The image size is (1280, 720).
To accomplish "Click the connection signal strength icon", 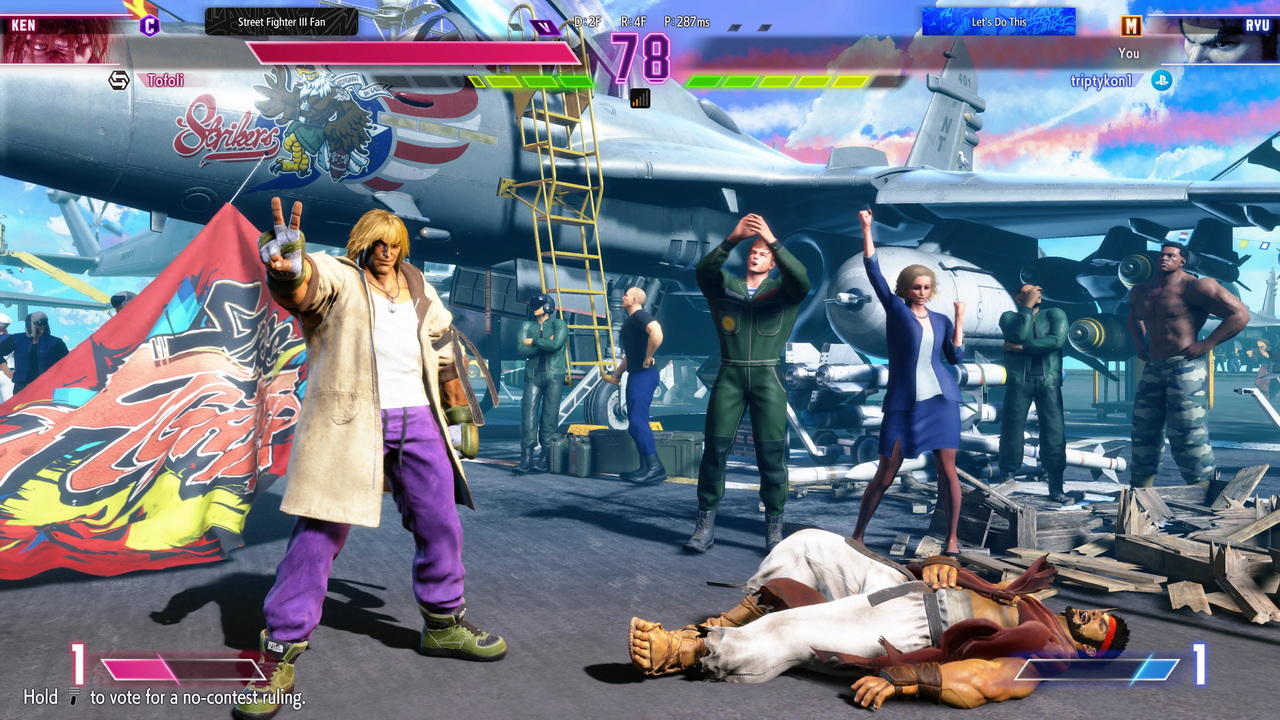I will [640, 98].
